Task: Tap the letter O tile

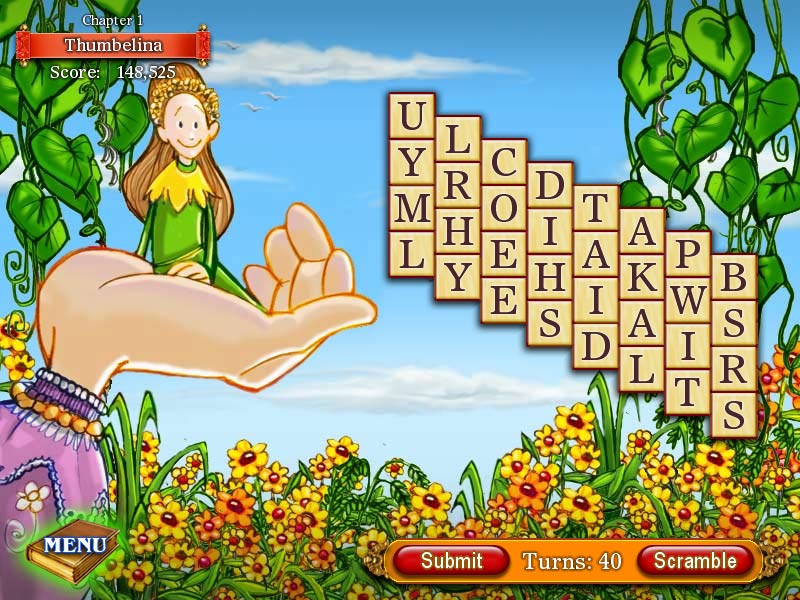Action: (504, 208)
